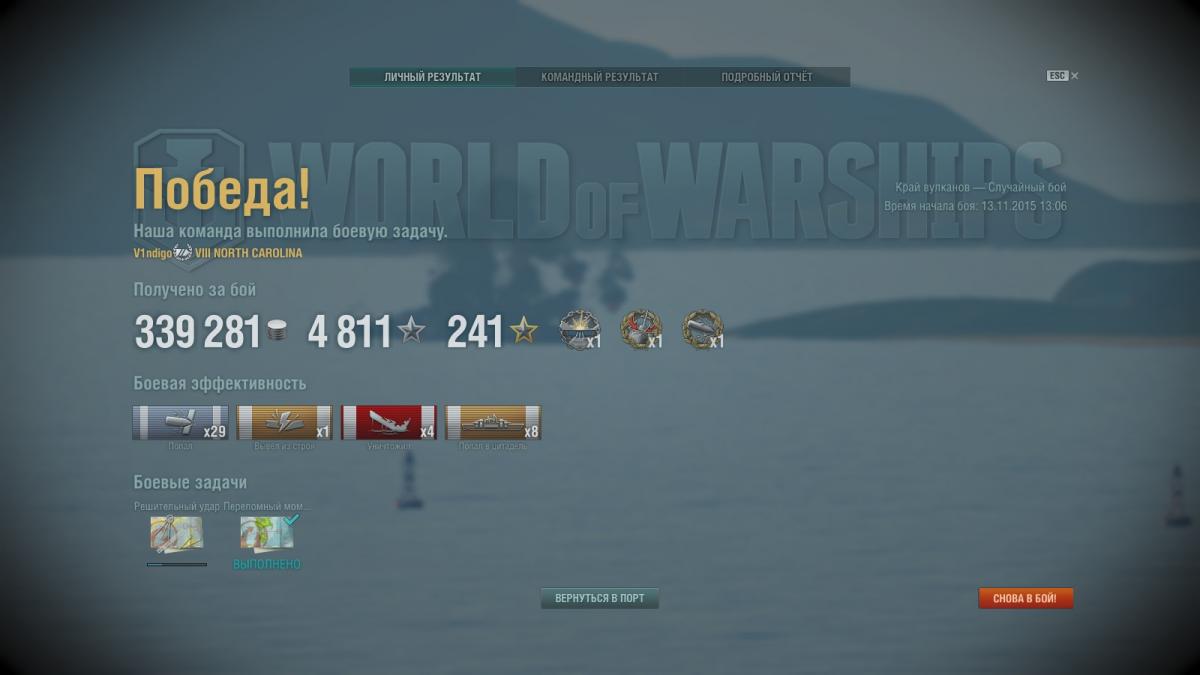The image size is (1200, 675).
Task: View the Решительный удар combat mission
Action: pyautogui.click(x=177, y=534)
